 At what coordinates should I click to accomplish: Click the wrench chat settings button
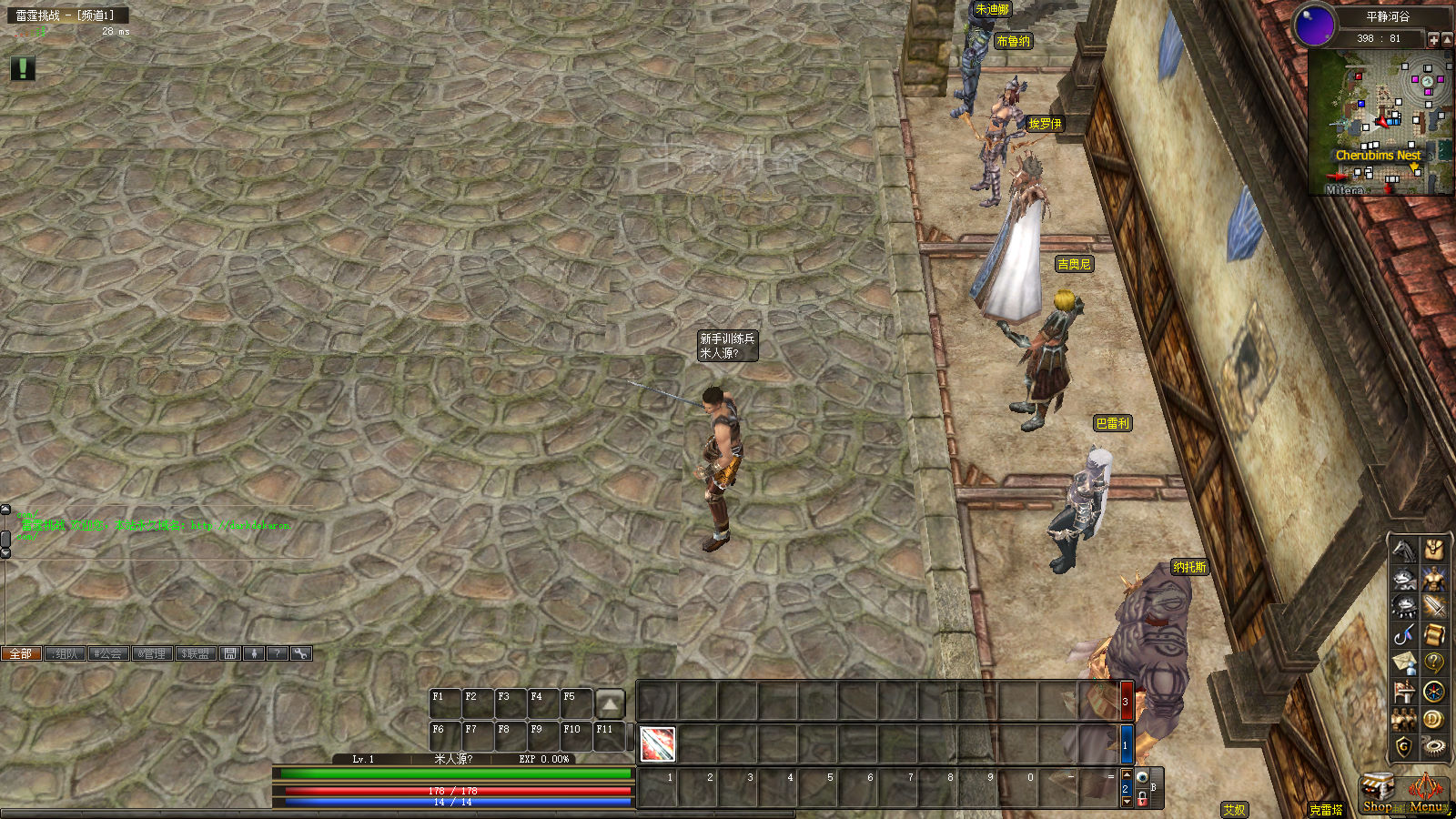pos(301,653)
